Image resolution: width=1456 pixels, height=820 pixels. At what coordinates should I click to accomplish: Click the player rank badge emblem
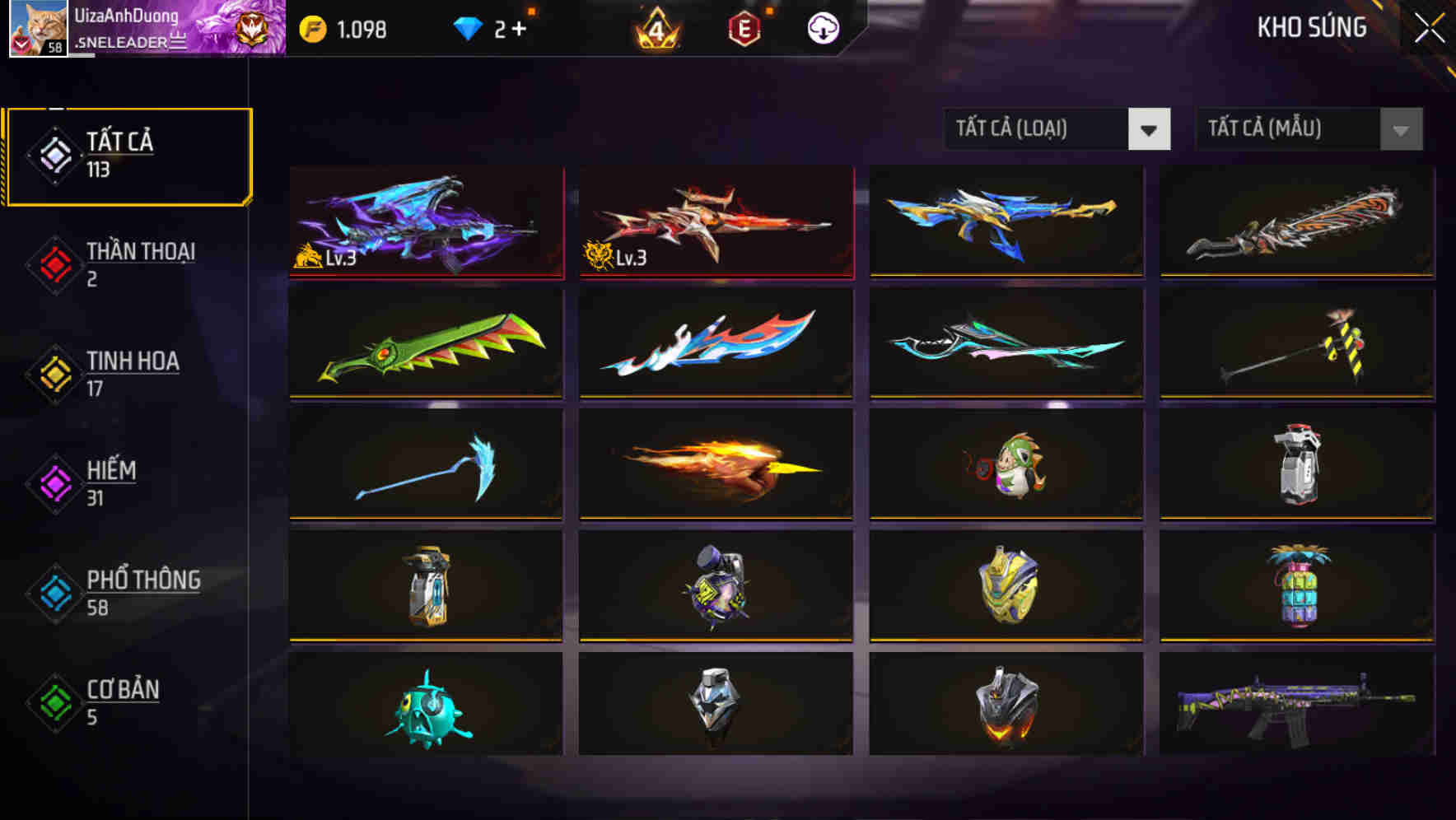(251, 27)
